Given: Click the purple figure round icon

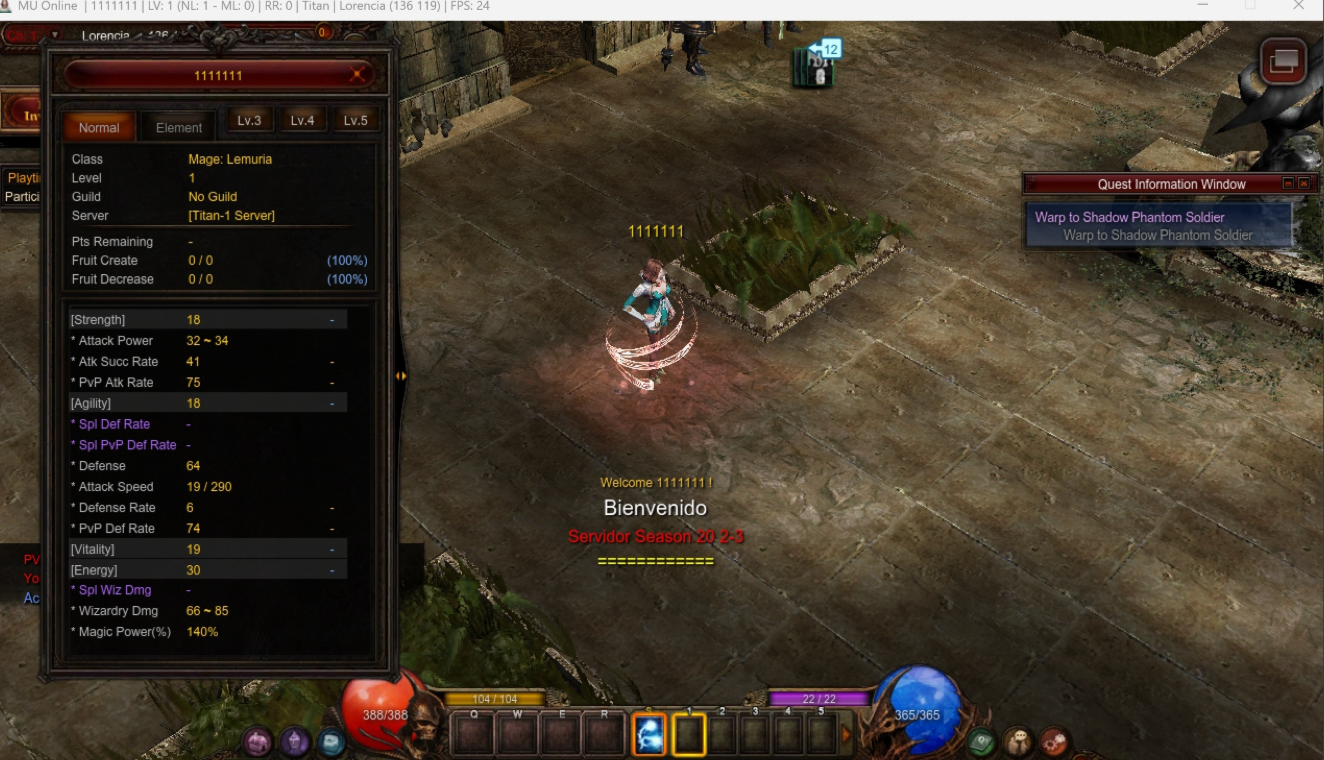Looking at the screenshot, I should tap(295, 742).
